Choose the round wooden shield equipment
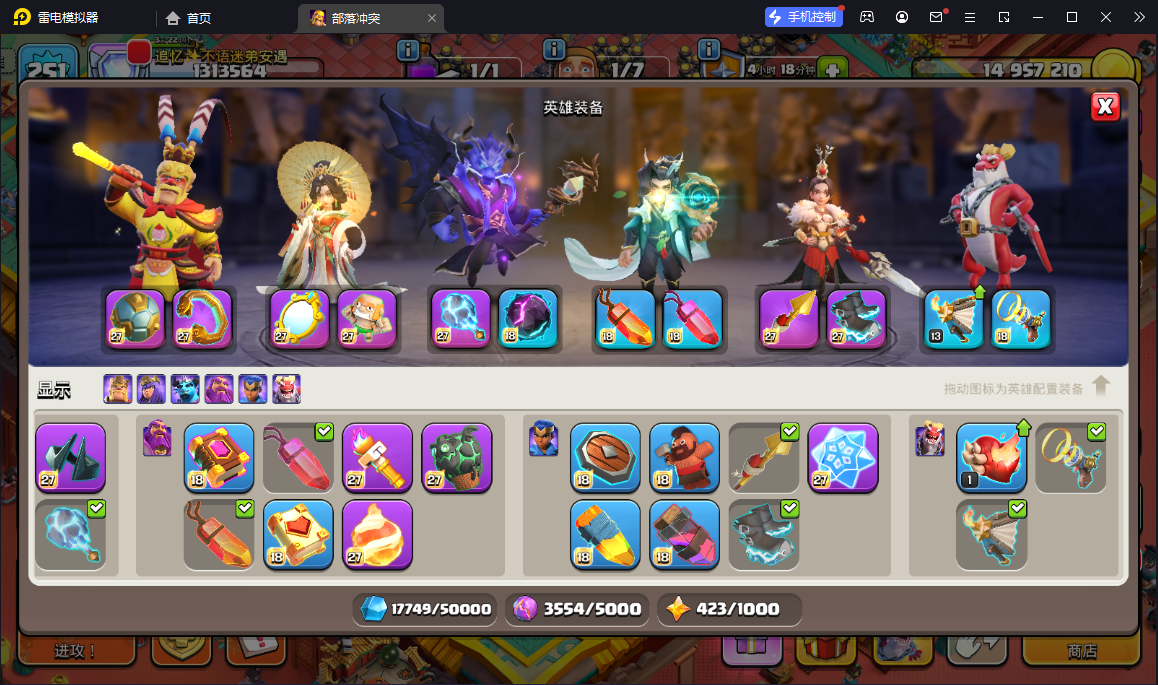 coord(605,458)
